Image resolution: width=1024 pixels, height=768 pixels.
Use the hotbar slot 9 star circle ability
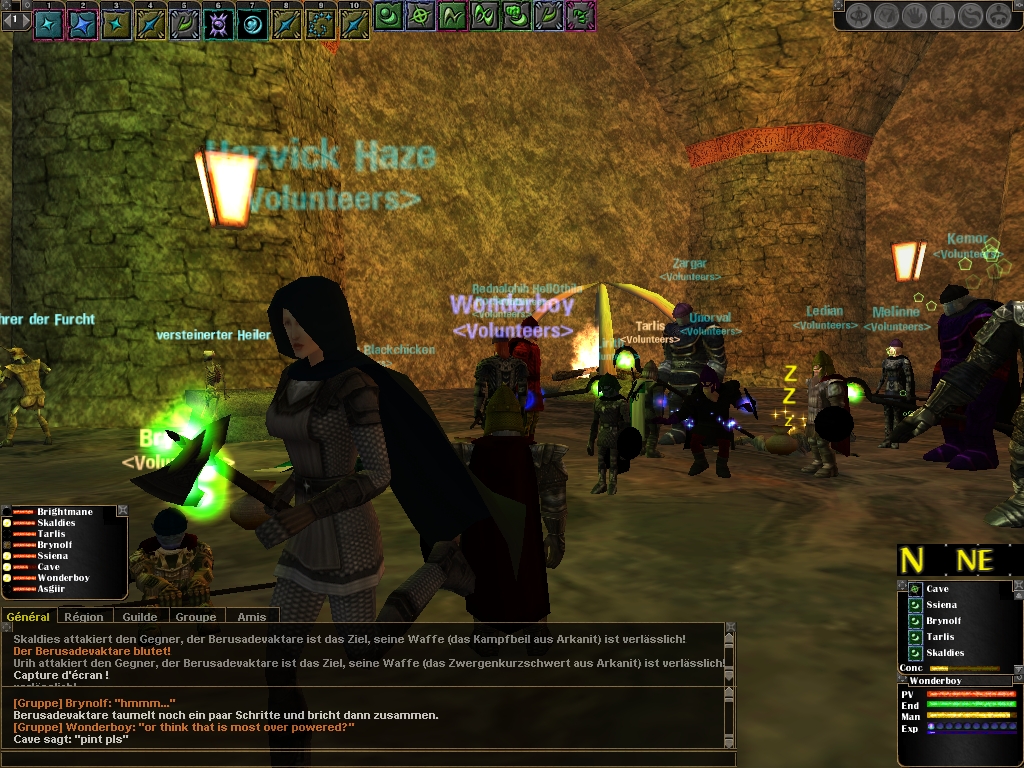tap(320, 23)
